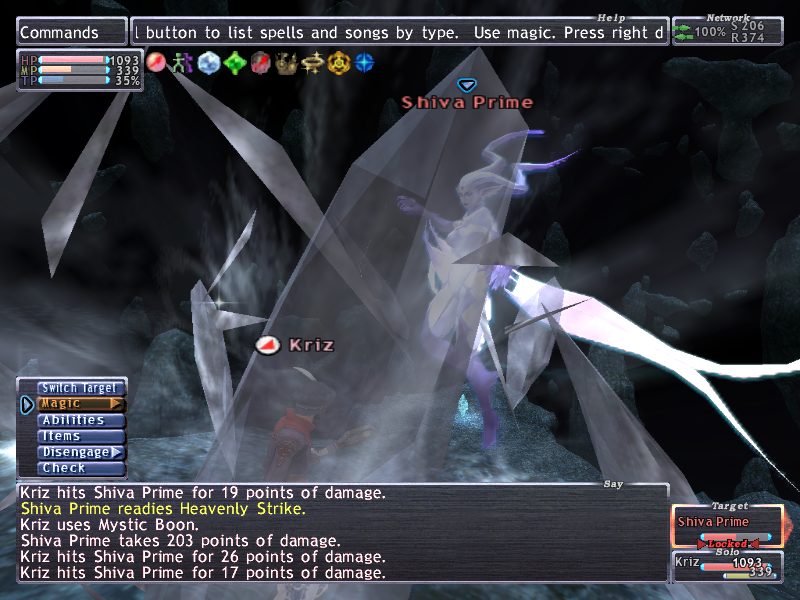This screenshot has height=600, width=800.
Task: Click the gold hexagonal emblem status icon
Action: pyautogui.click(x=338, y=62)
